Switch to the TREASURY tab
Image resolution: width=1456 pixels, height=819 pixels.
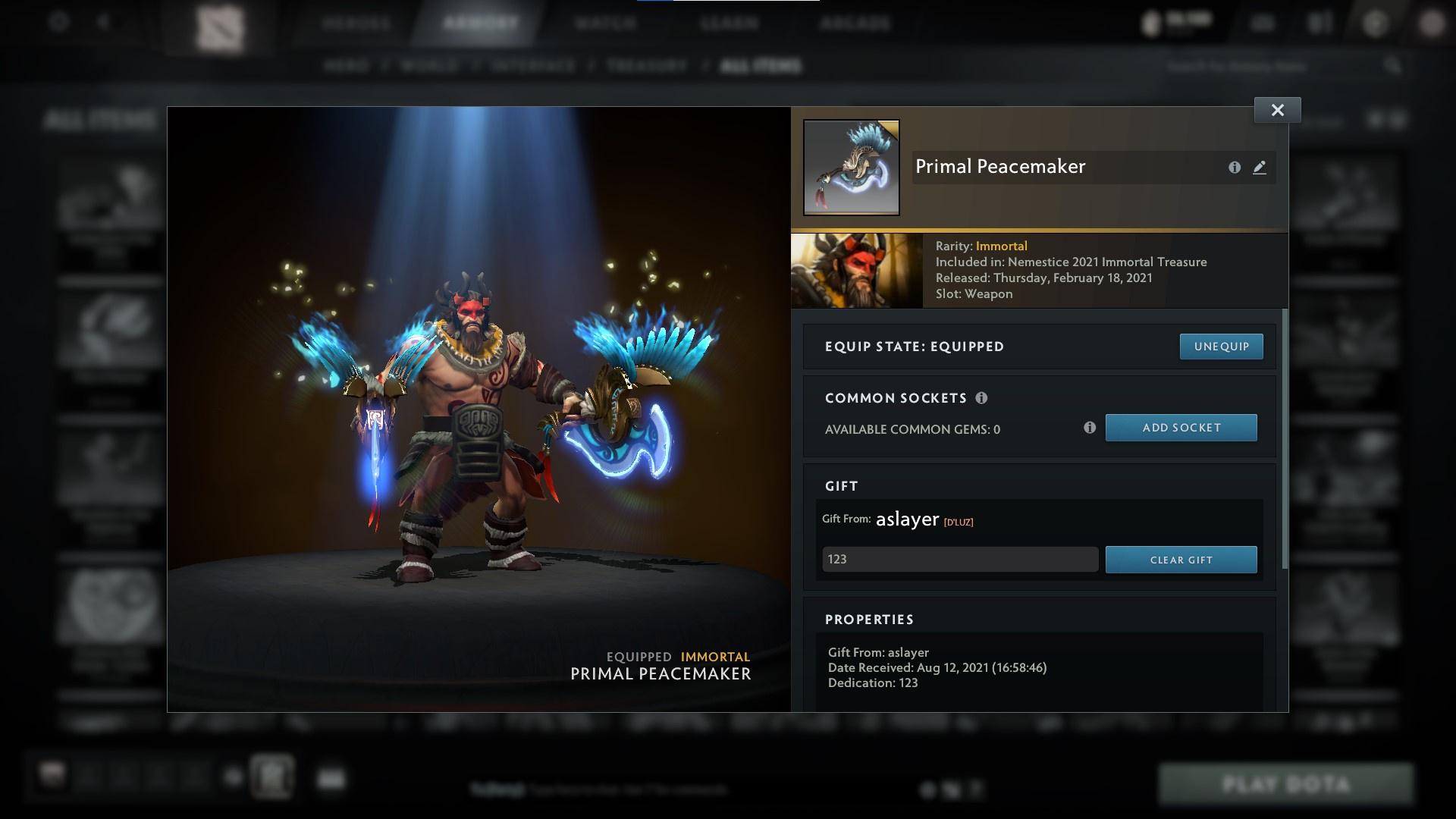[644, 66]
